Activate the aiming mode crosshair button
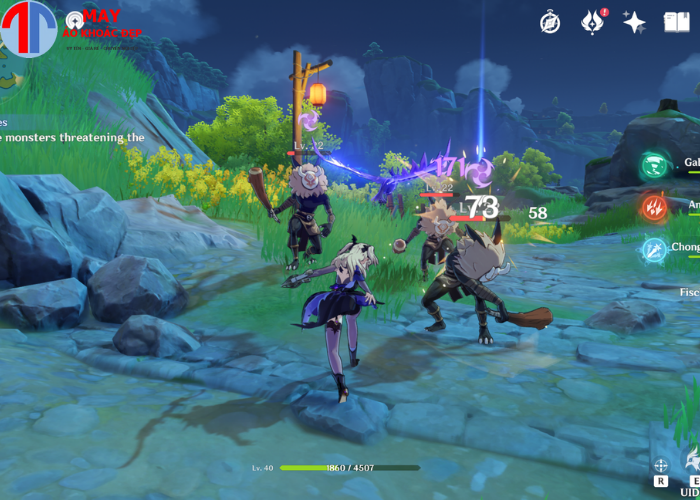 [661, 465]
